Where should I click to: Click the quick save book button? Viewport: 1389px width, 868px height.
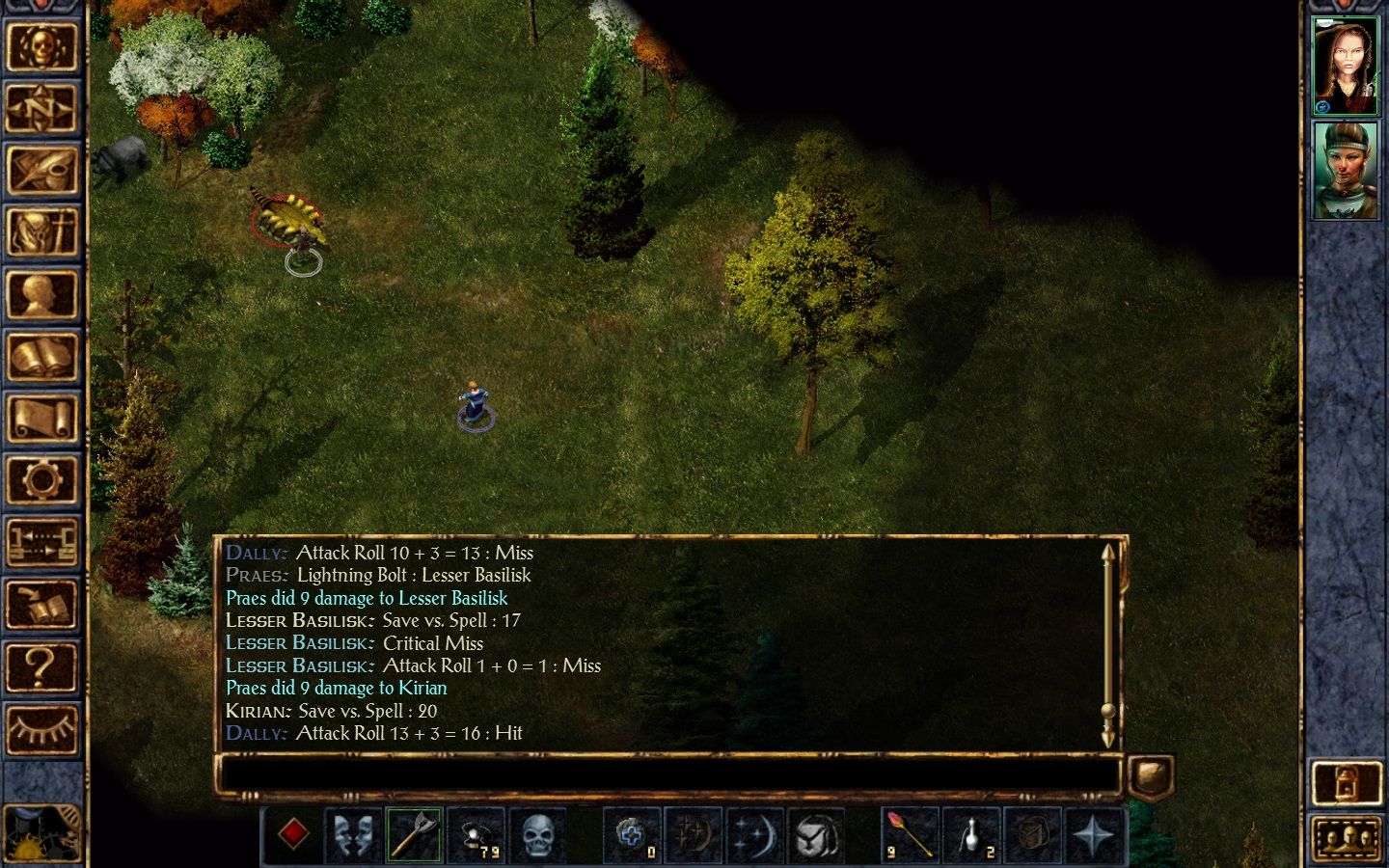(41, 606)
